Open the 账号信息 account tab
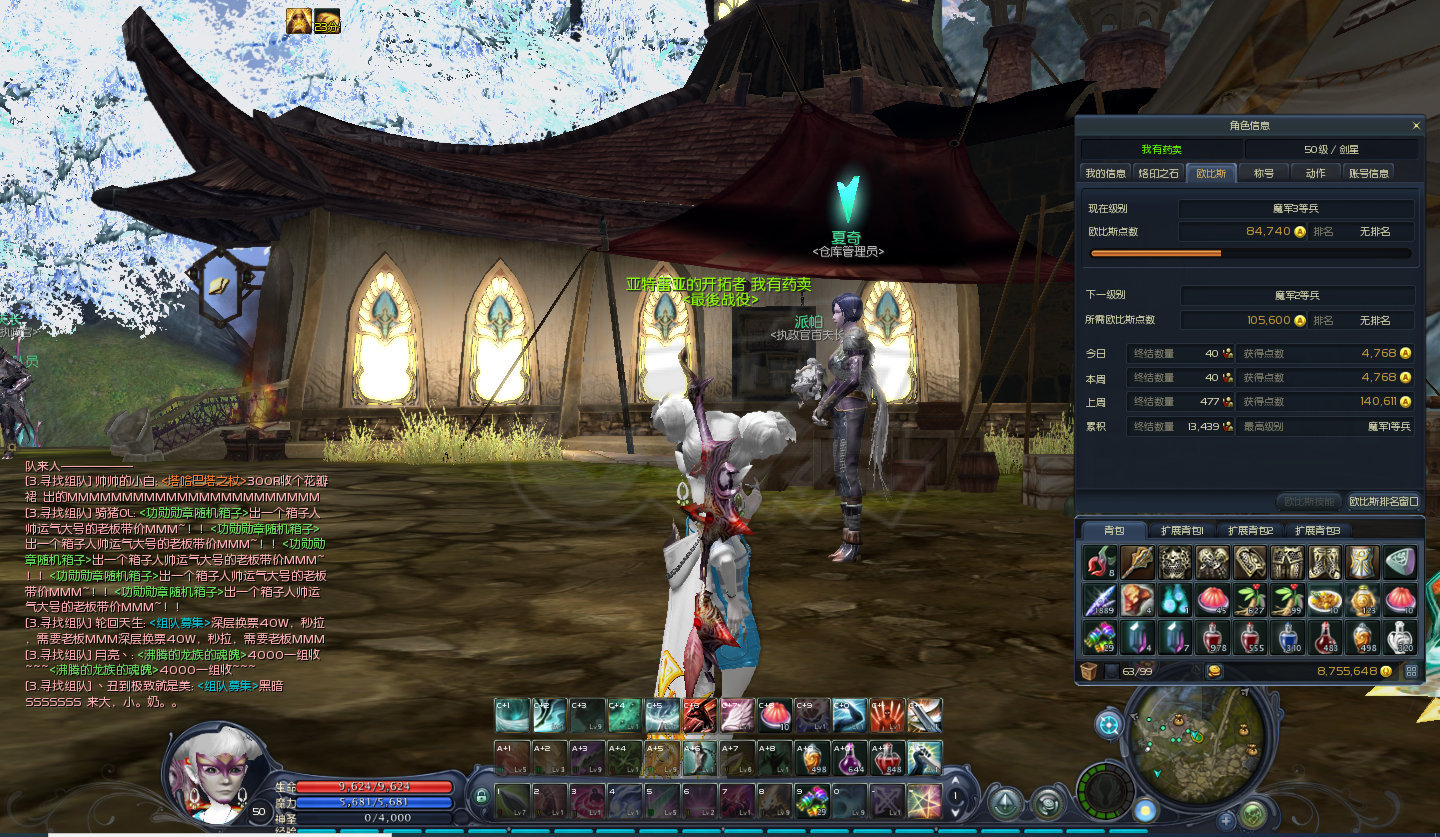1440x837 pixels. pyautogui.click(x=1369, y=173)
